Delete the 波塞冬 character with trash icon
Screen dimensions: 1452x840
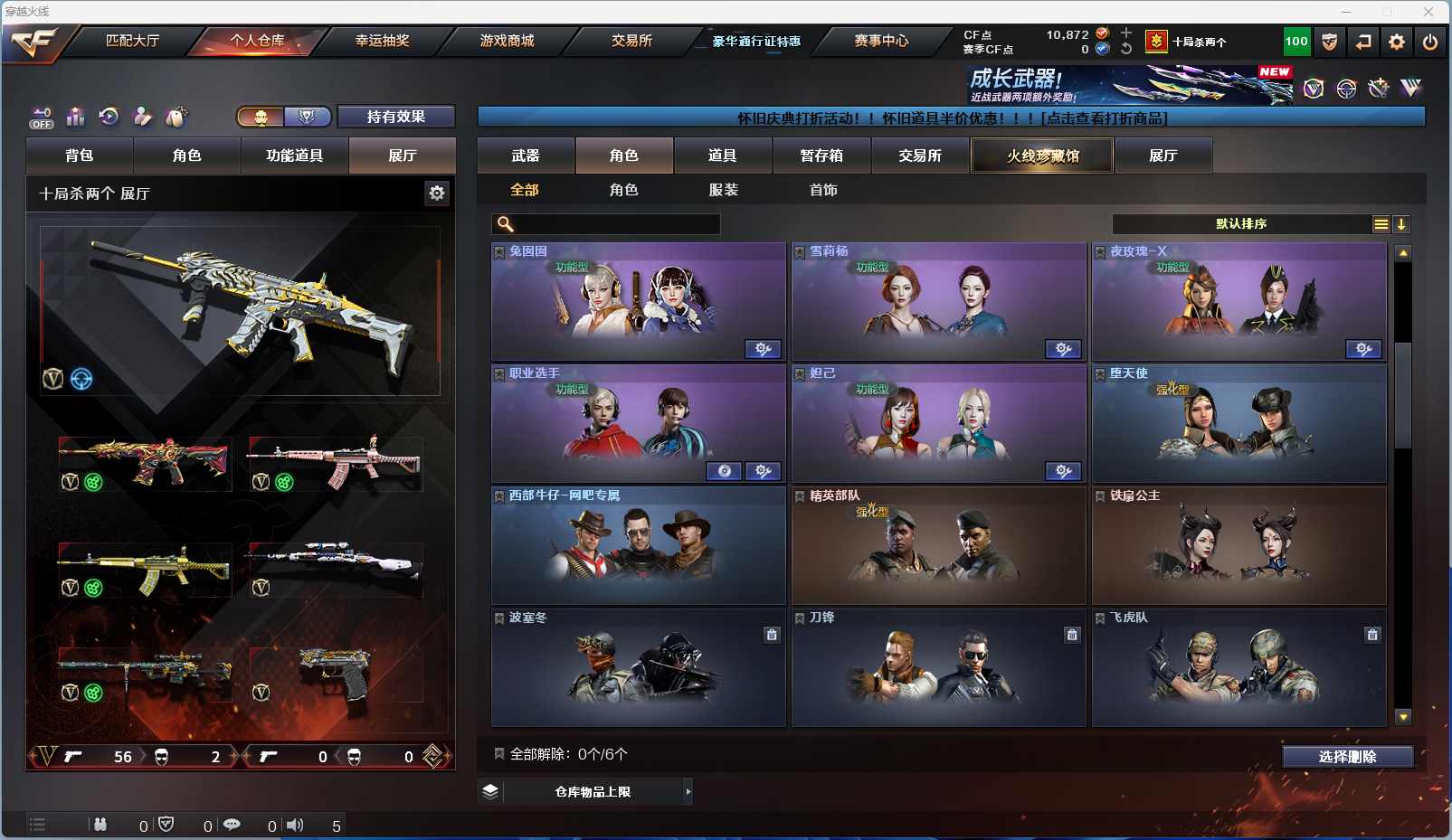pos(772,635)
